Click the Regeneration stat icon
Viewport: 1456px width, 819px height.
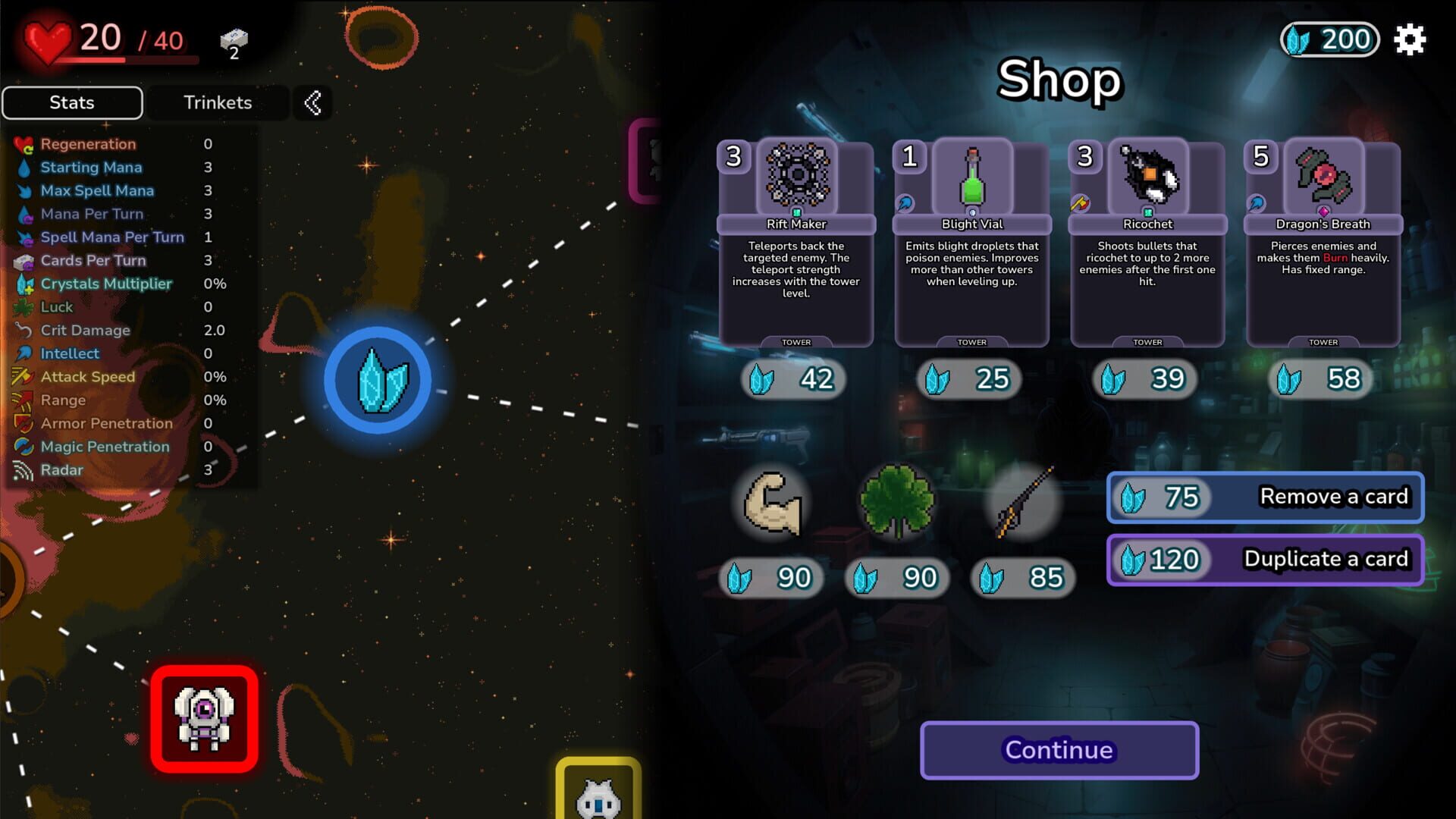pos(23,144)
